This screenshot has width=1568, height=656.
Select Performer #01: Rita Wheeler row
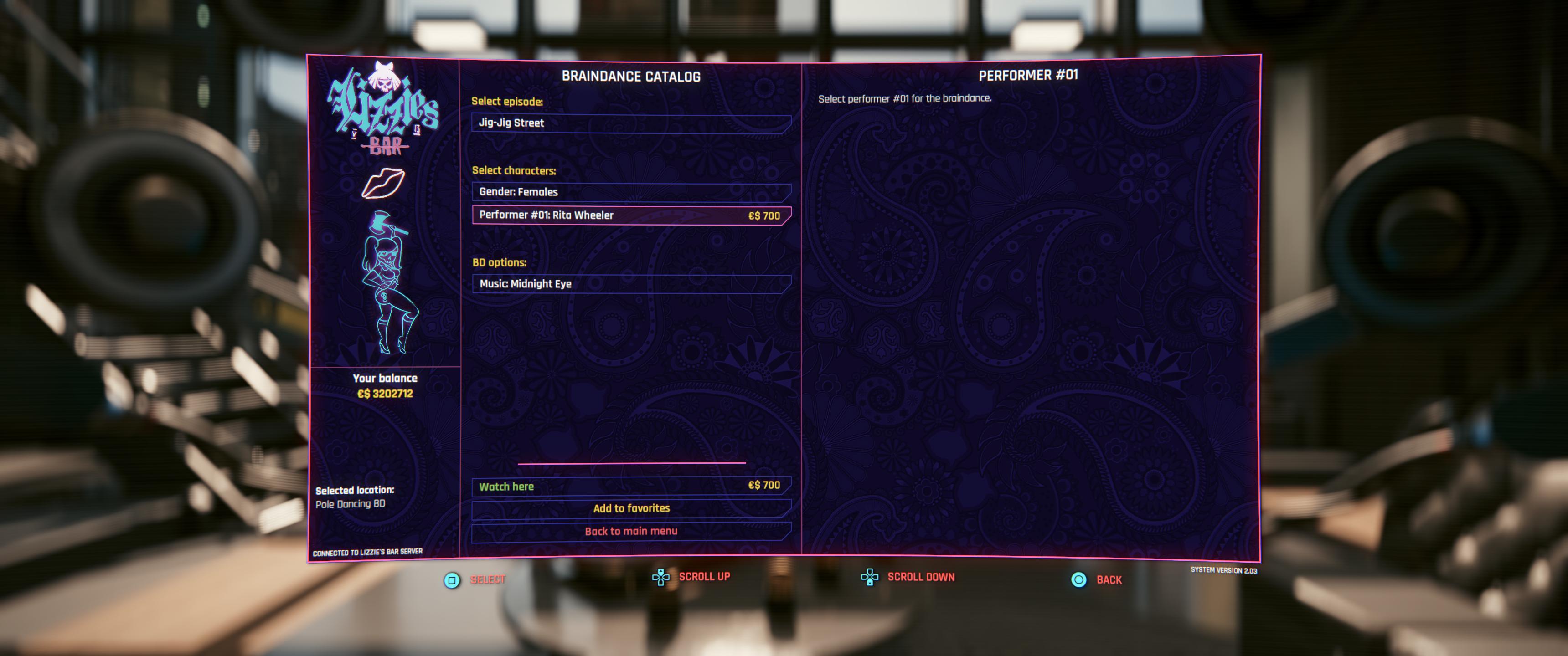point(630,215)
